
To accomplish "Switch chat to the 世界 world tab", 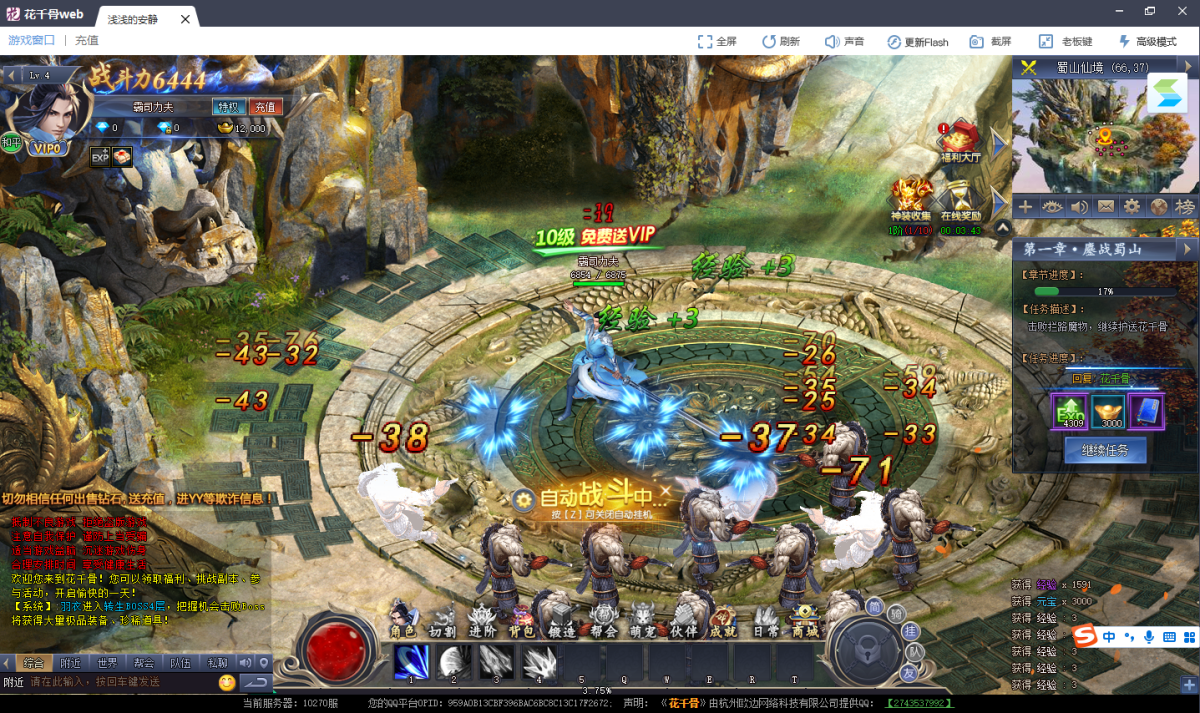I will 107,662.
